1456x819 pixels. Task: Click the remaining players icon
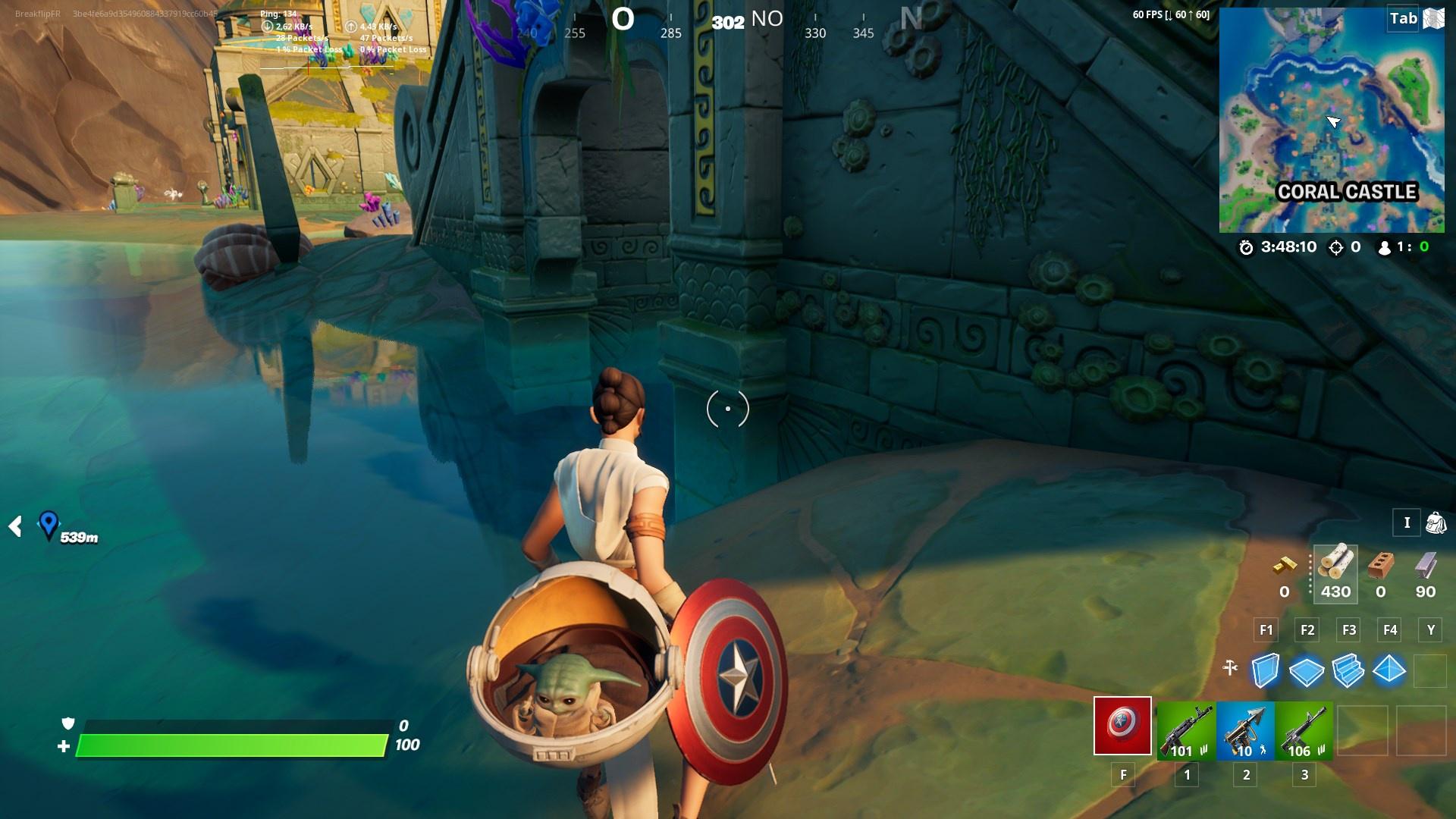(x=1384, y=247)
